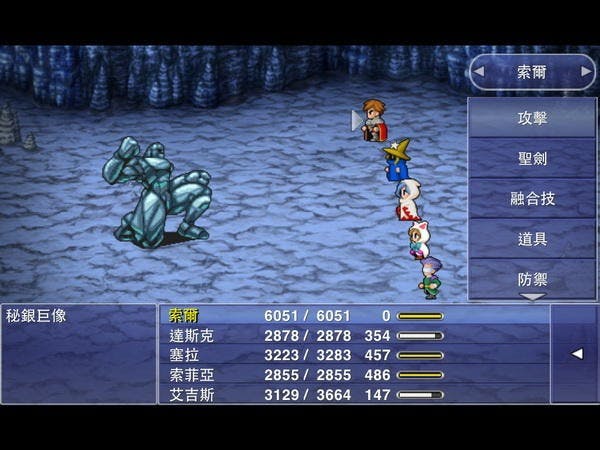Select 索爾 in the party list
Image resolution: width=600 pixels, height=450 pixels.
(185, 315)
